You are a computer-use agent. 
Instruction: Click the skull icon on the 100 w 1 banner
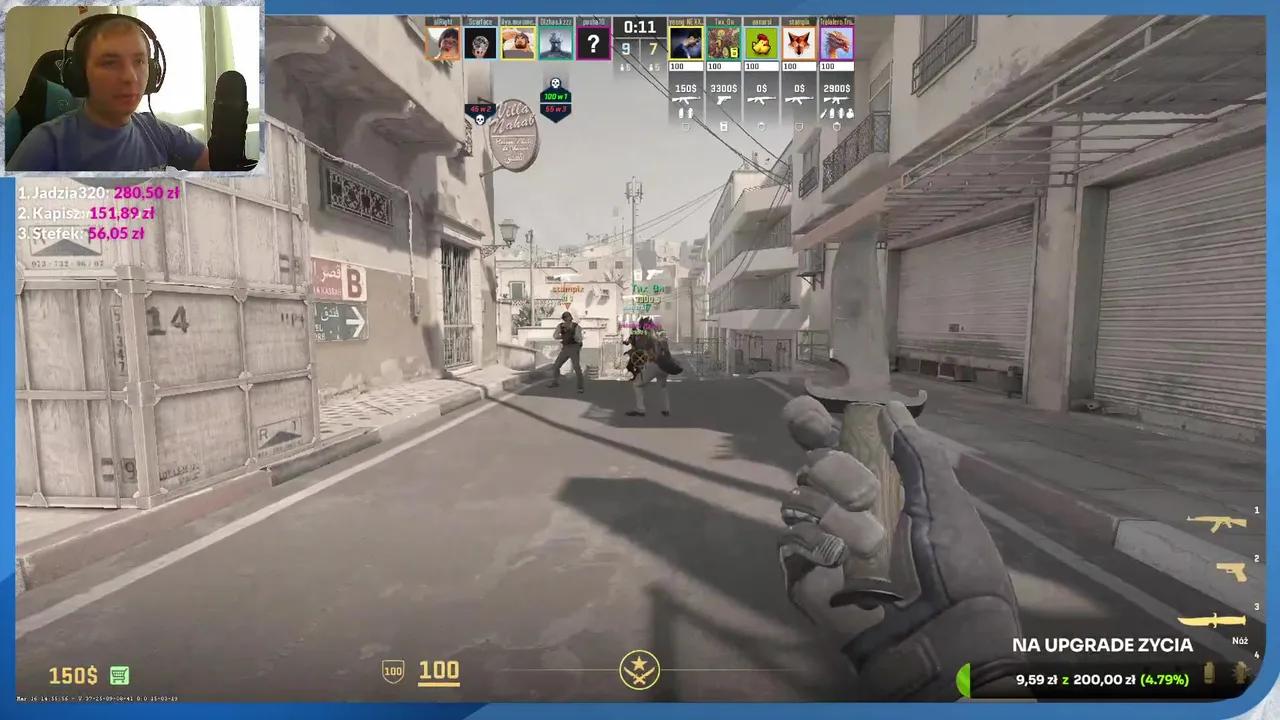coord(555,83)
